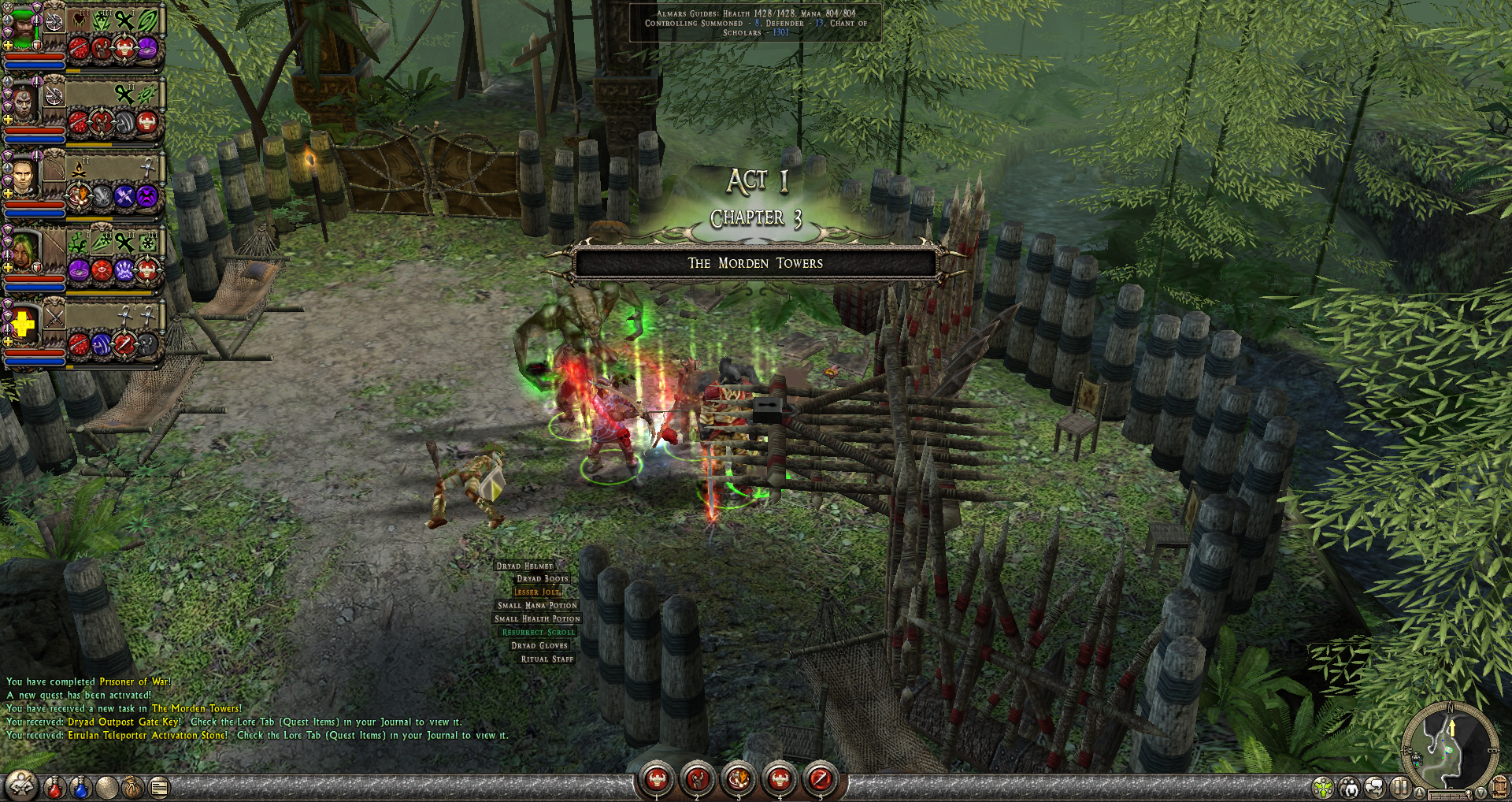The width and height of the screenshot is (1512, 802).
Task: Open the wooden door menu button
Action: point(1499,786)
